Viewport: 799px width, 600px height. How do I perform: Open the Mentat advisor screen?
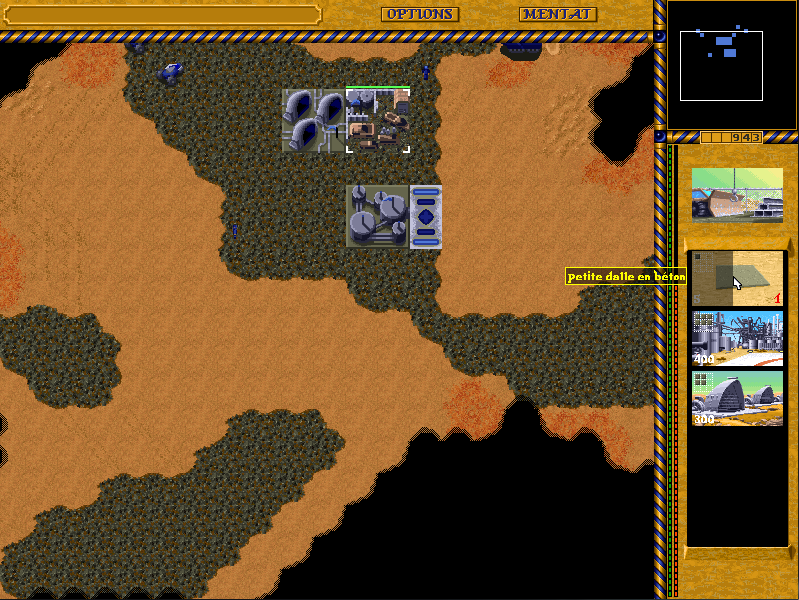(x=557, y=15)
